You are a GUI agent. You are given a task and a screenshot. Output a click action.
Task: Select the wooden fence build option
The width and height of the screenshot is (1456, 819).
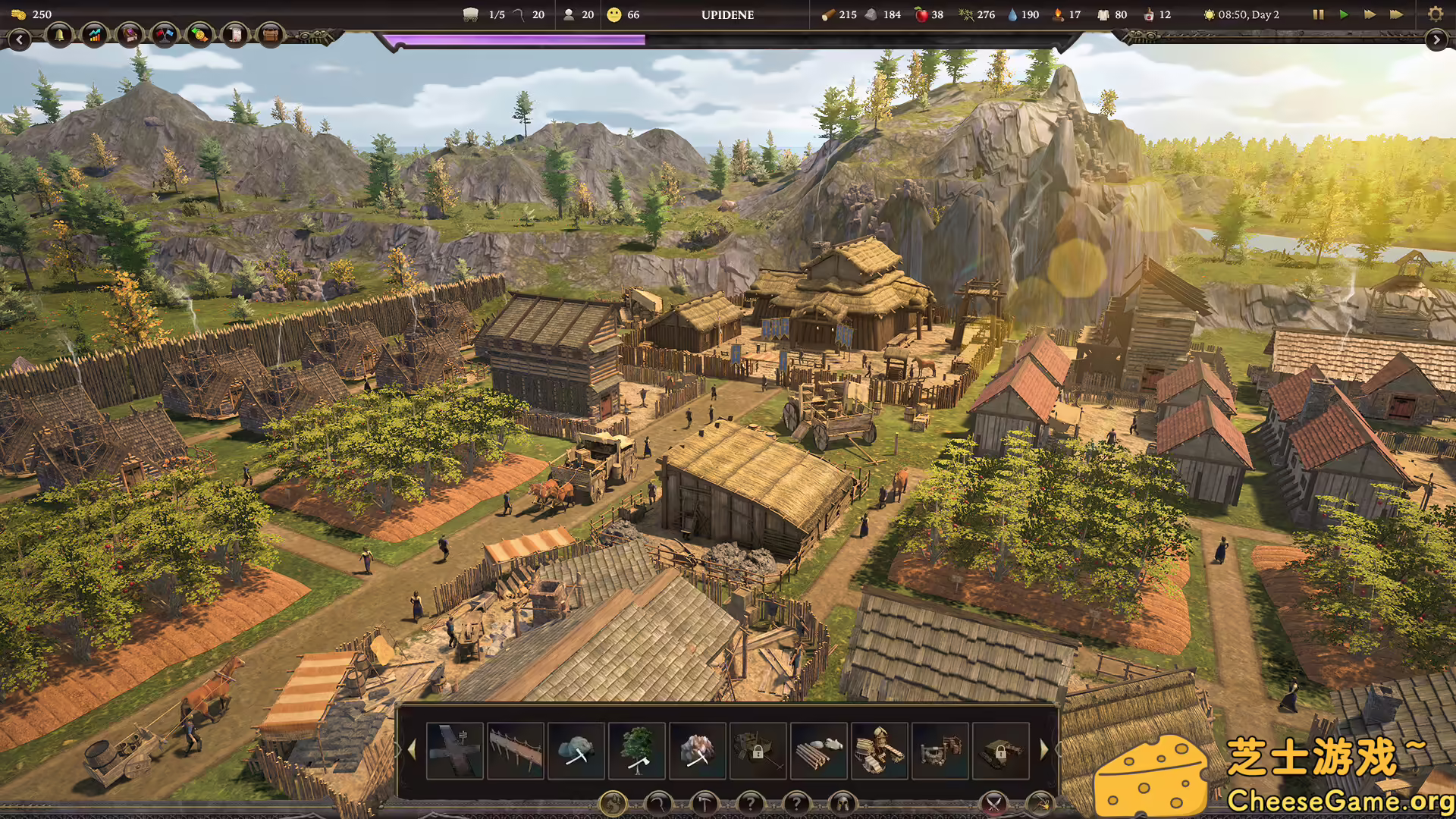(516, 752)
